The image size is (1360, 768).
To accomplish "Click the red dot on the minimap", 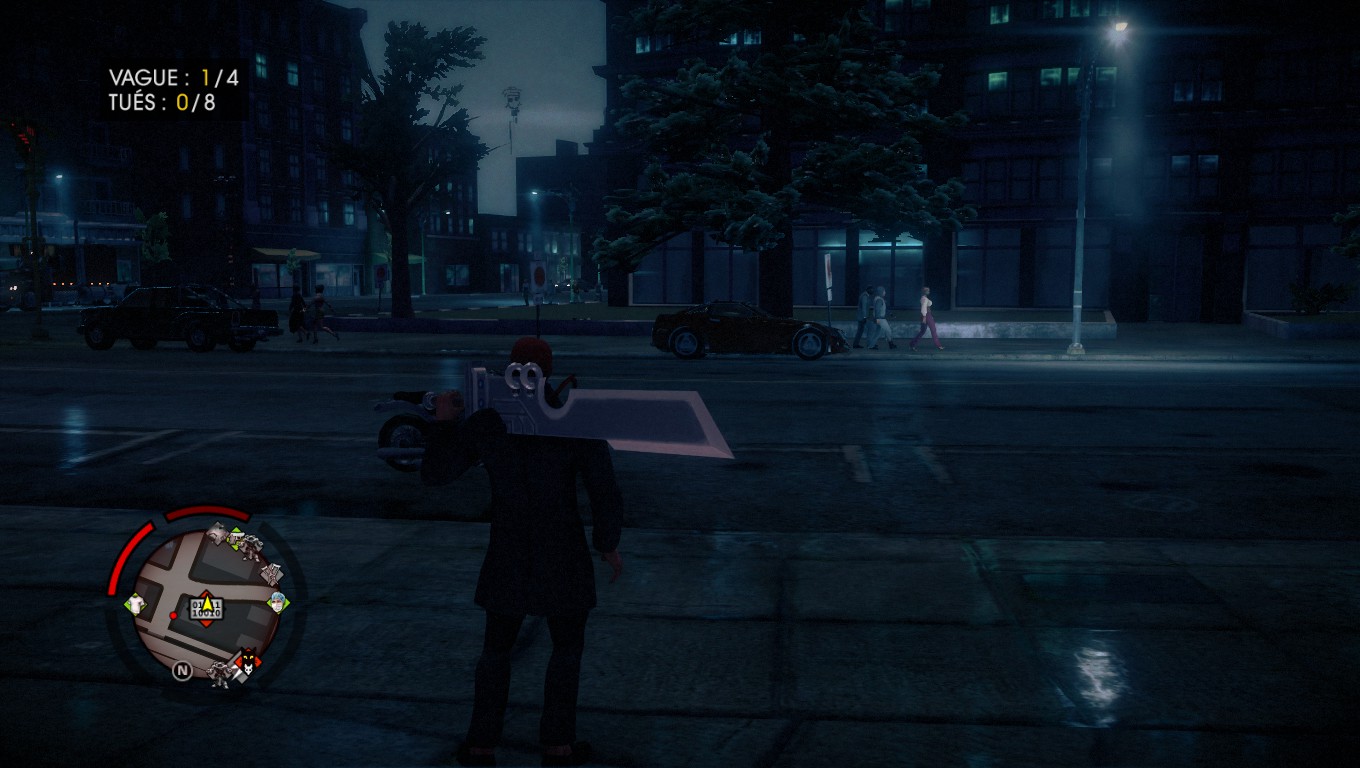I will tap(172, 615).
